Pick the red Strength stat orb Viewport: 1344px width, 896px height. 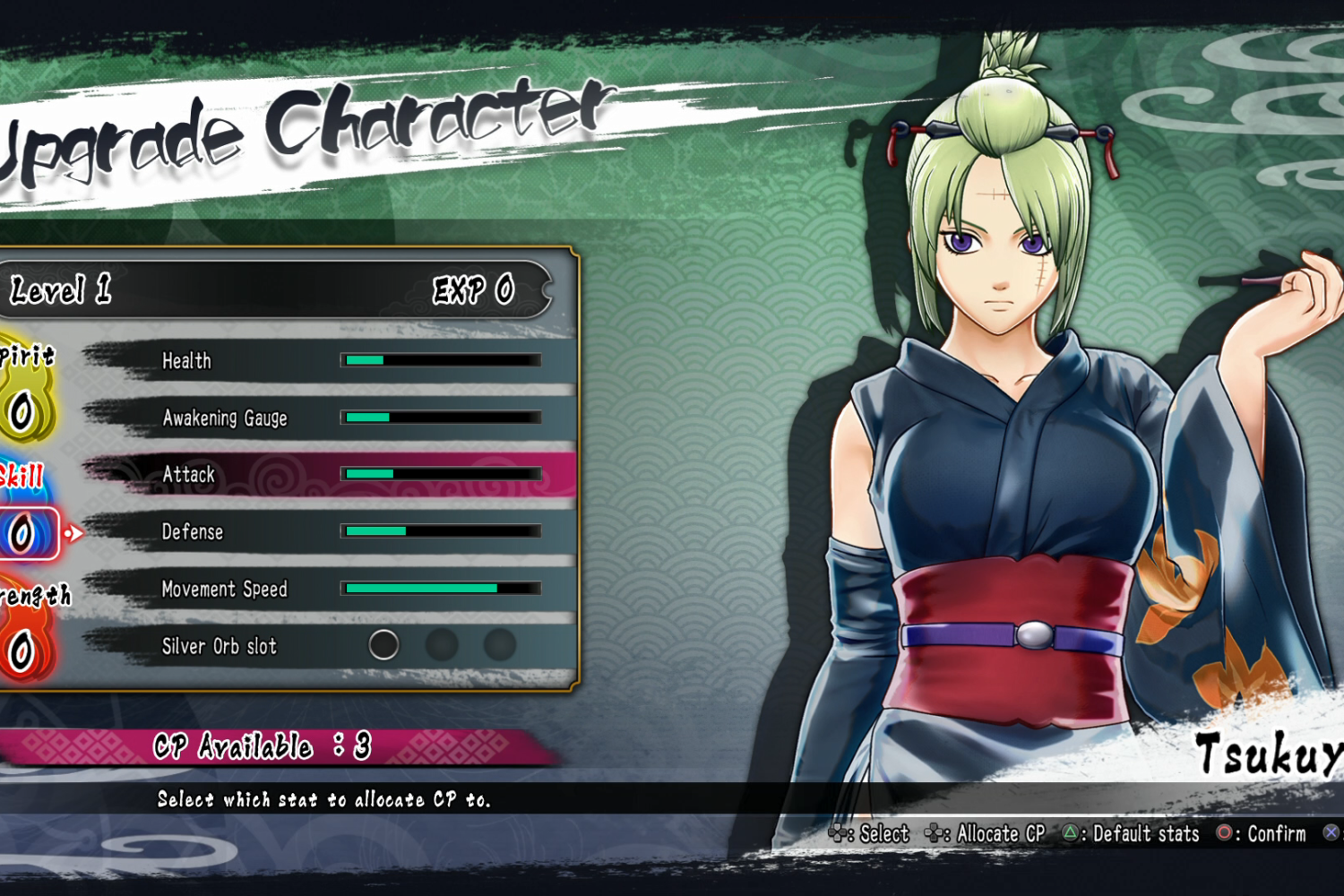coord(23,651)
